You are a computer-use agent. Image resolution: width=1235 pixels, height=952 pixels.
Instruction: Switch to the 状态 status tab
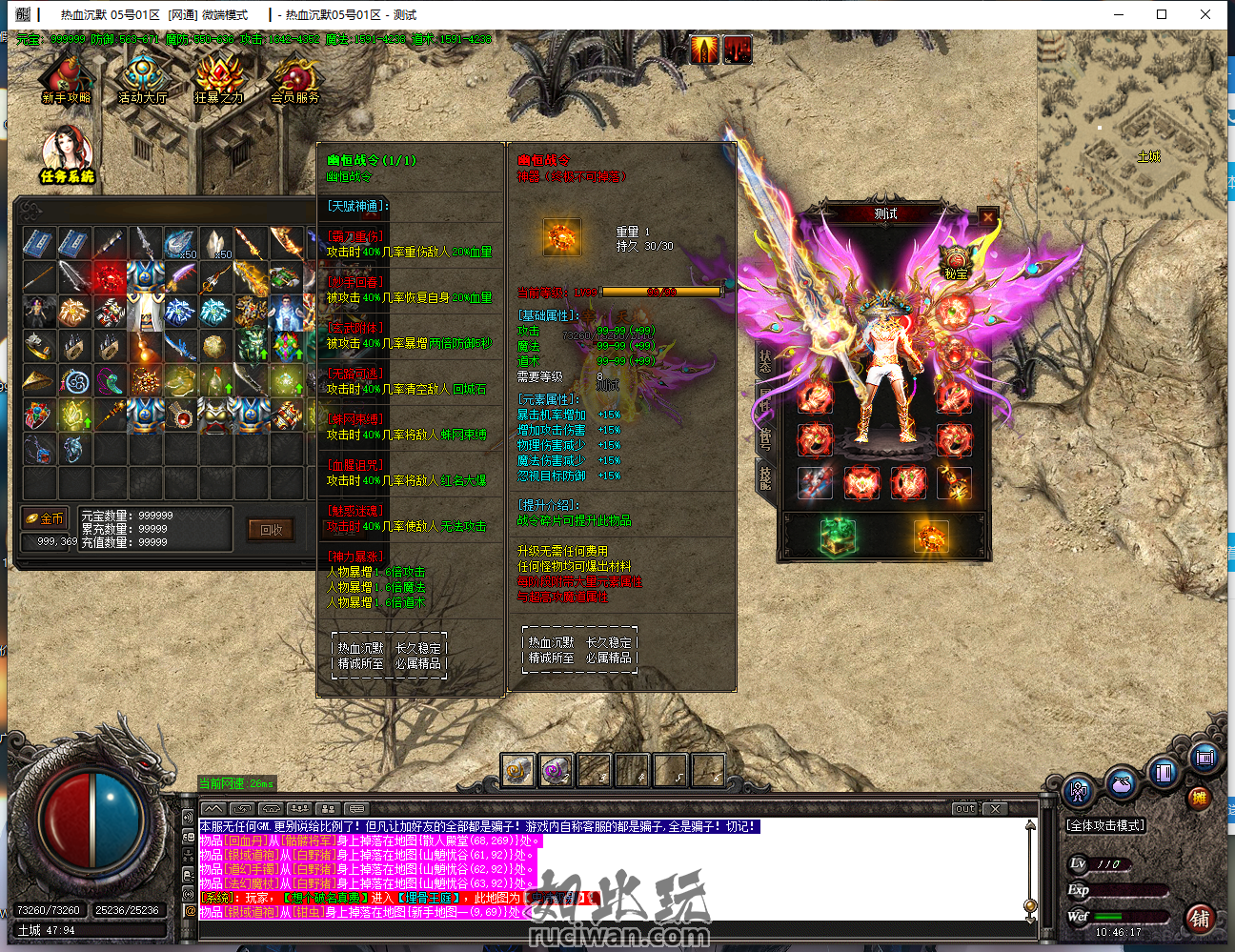point(764,360)
